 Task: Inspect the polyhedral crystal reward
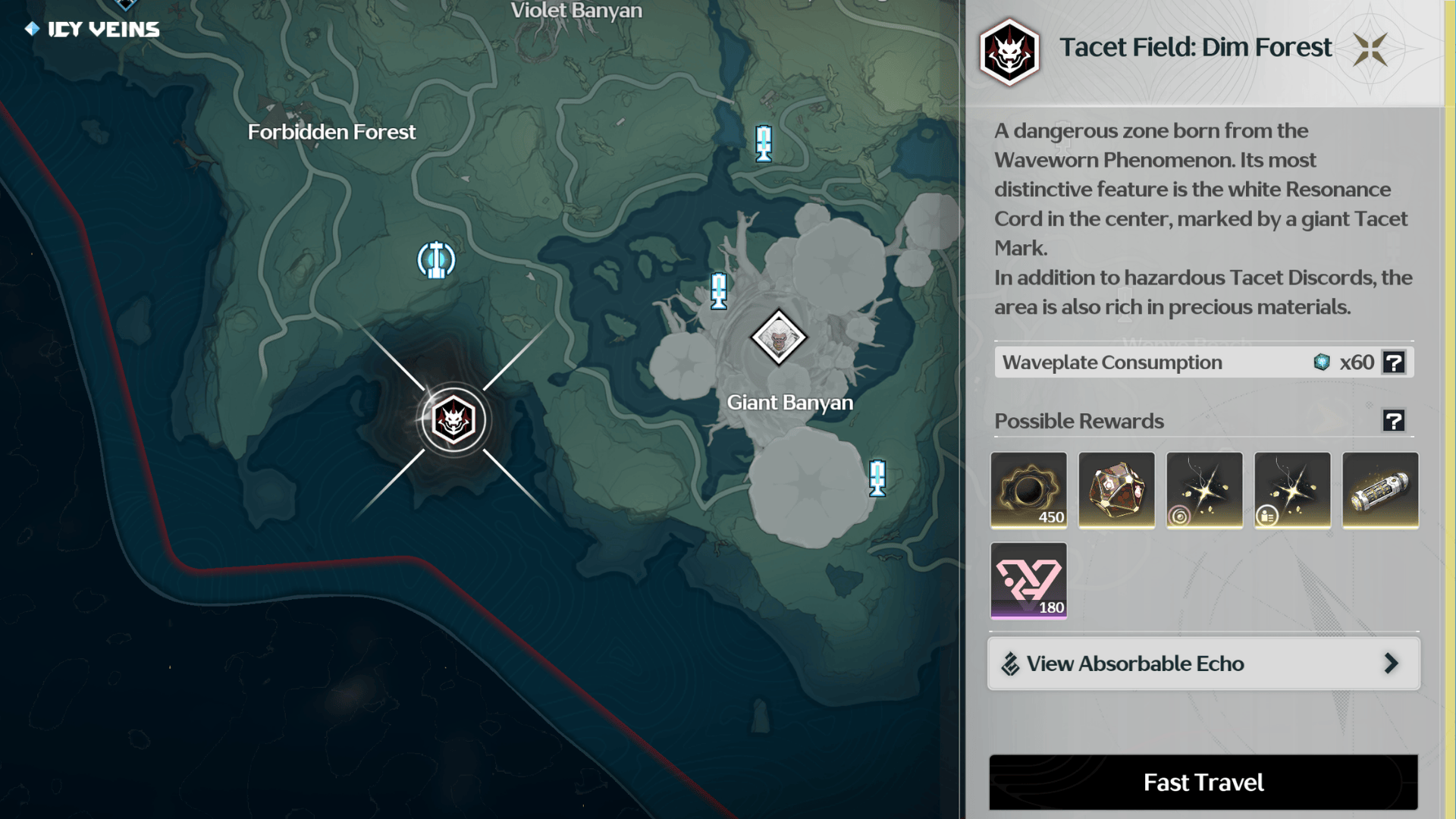(x=1116, y=490)
